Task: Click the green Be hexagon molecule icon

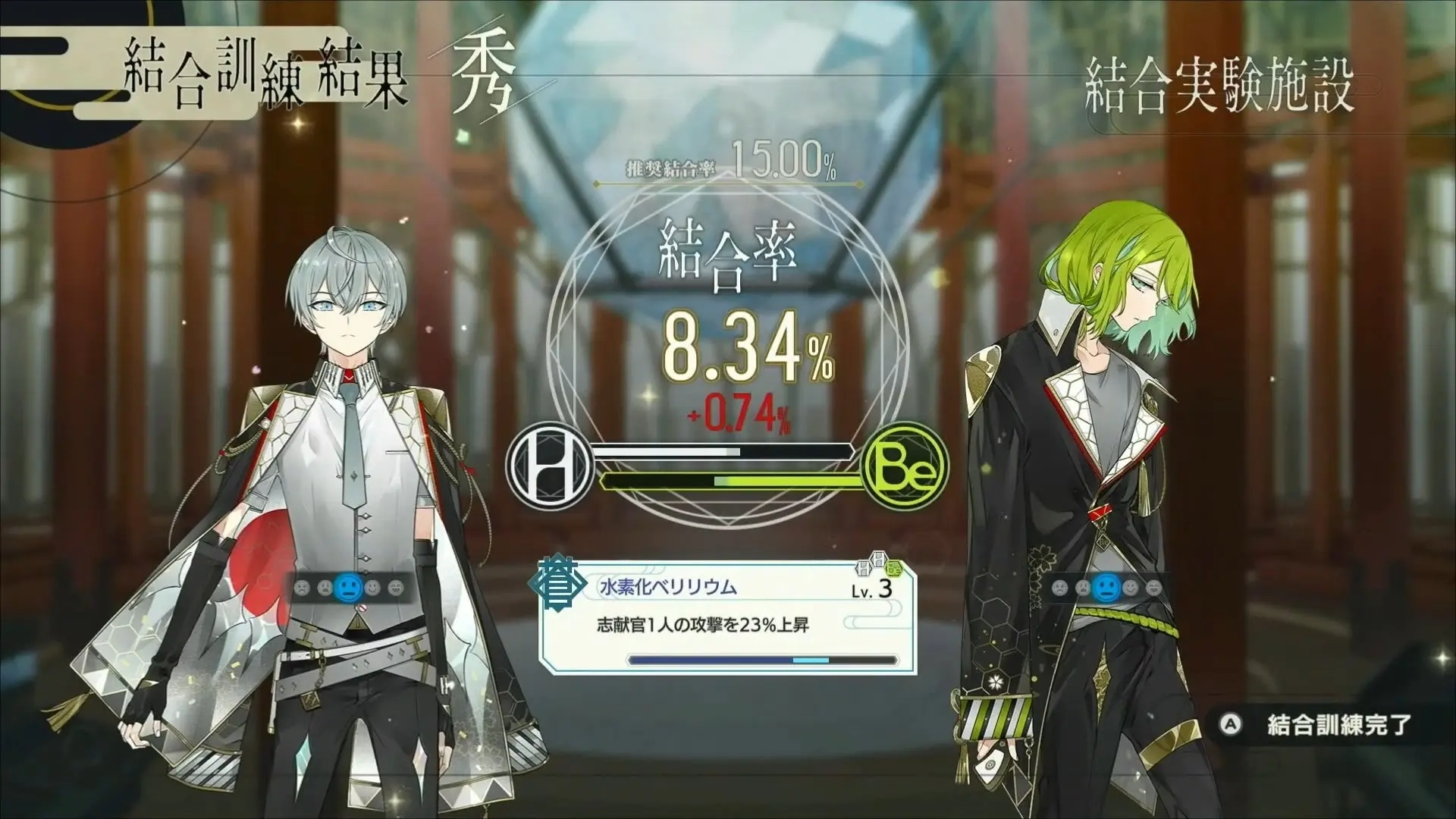Action: (x=895, y=569)
